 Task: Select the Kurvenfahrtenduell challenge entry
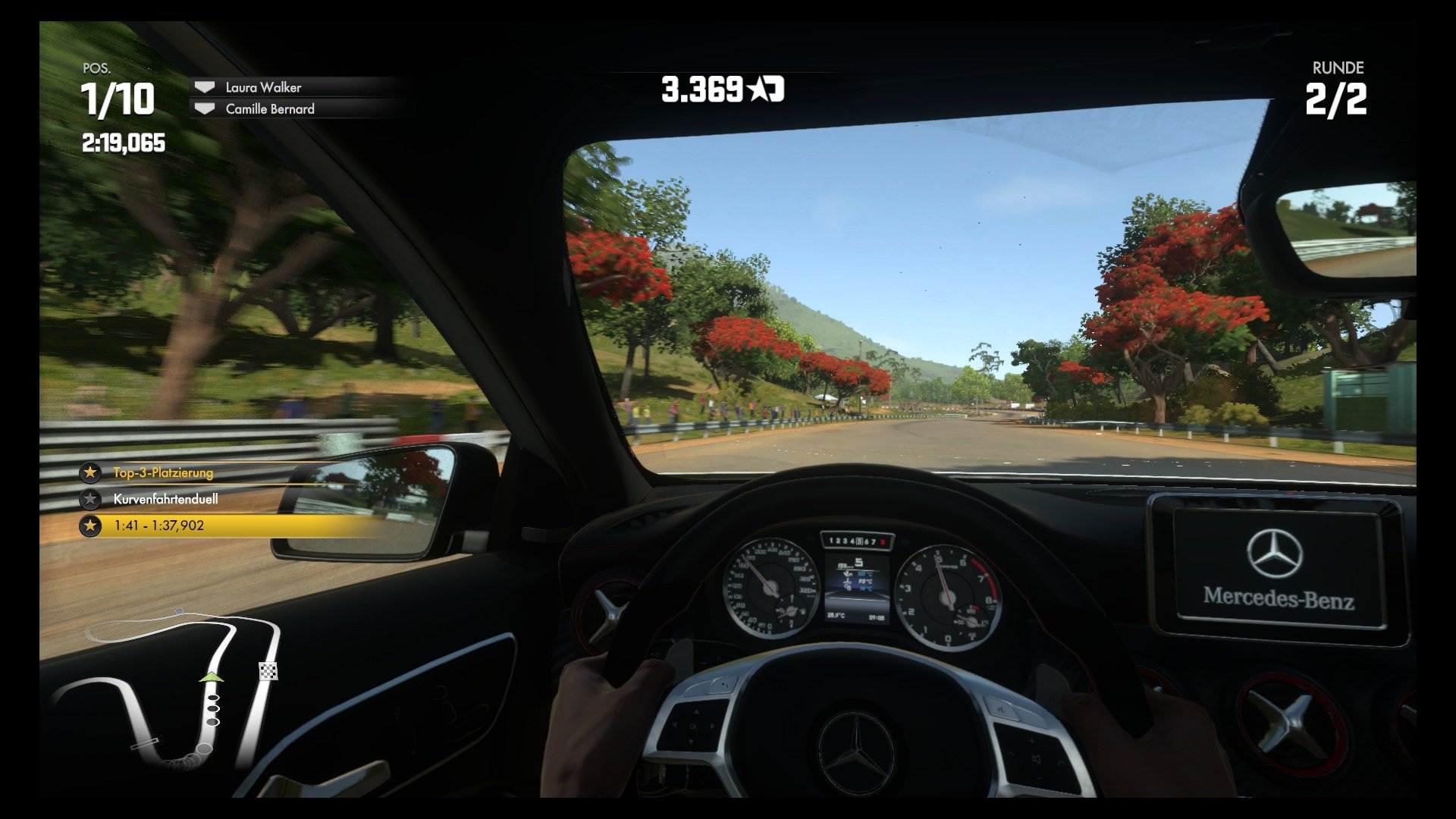click(x=165, y=499)
